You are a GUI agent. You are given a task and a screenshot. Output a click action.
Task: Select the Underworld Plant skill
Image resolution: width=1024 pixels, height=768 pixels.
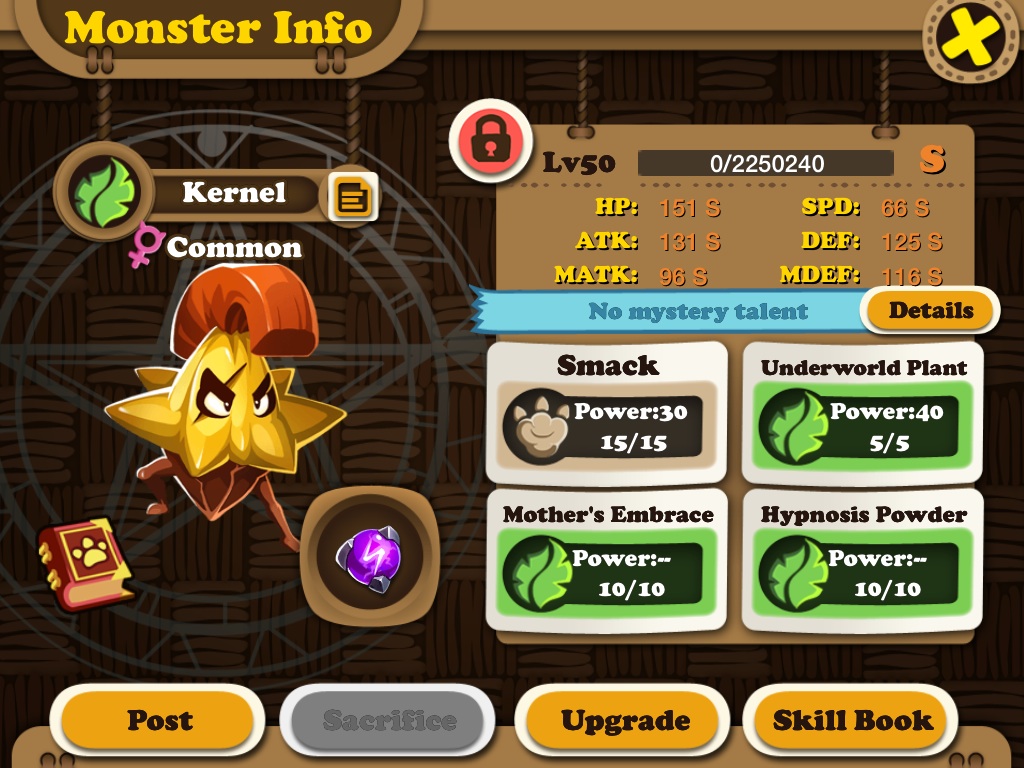[862, 413]
